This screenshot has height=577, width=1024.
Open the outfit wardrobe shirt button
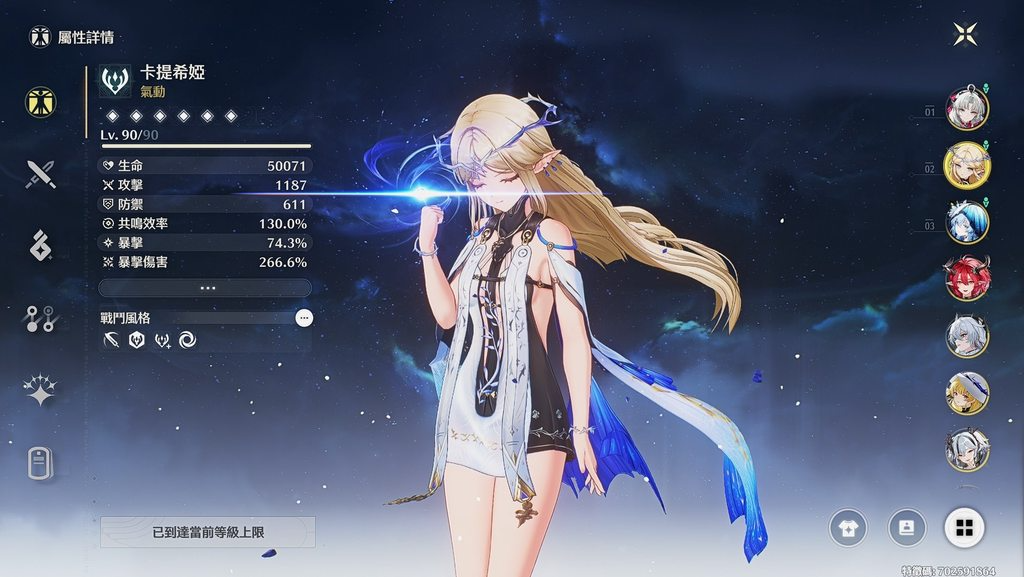click(848, 528)
